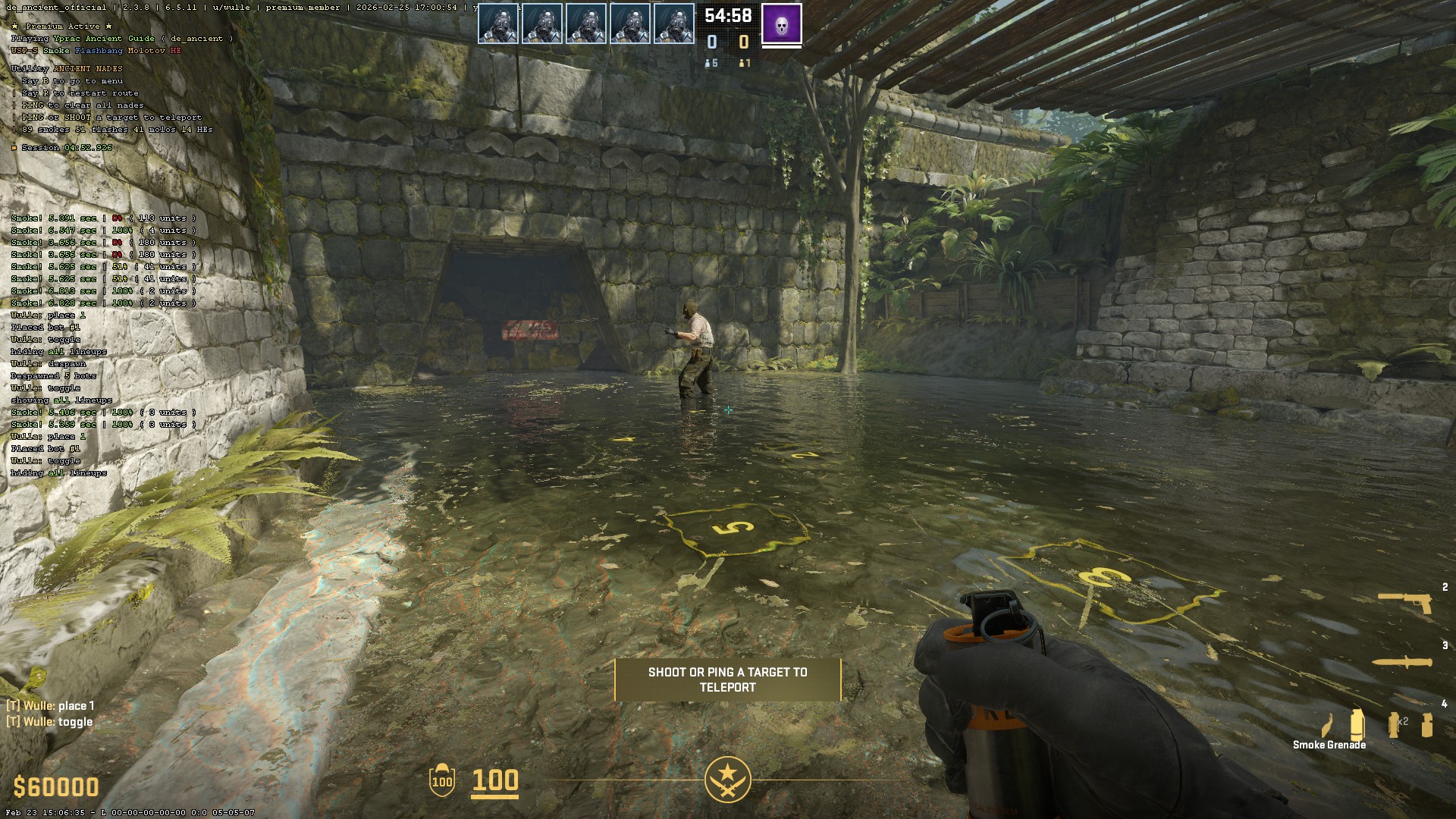The height and width of the screenshot is (819, 1456).
Task: Choose the Molotov bottle icon
Action: tap(1328, 725)
